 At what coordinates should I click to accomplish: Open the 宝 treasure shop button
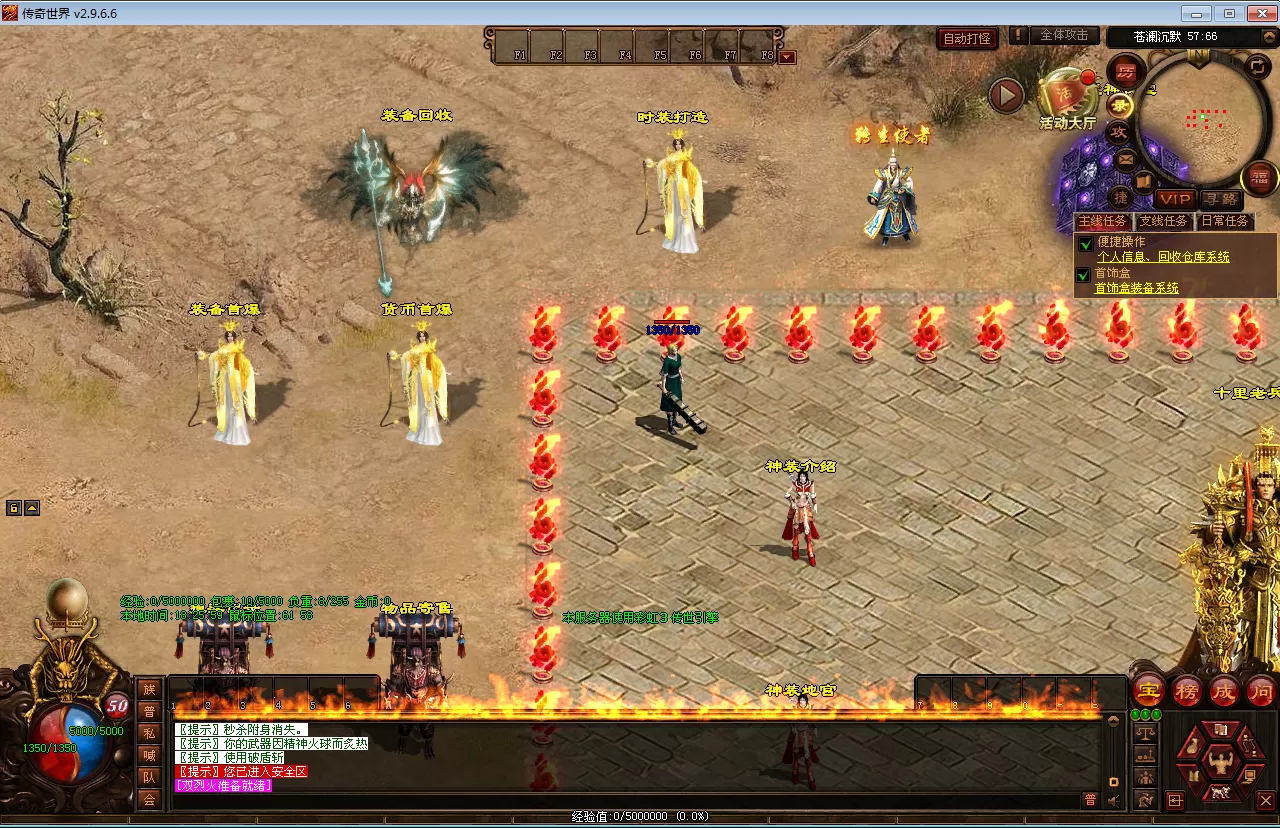1149,690
